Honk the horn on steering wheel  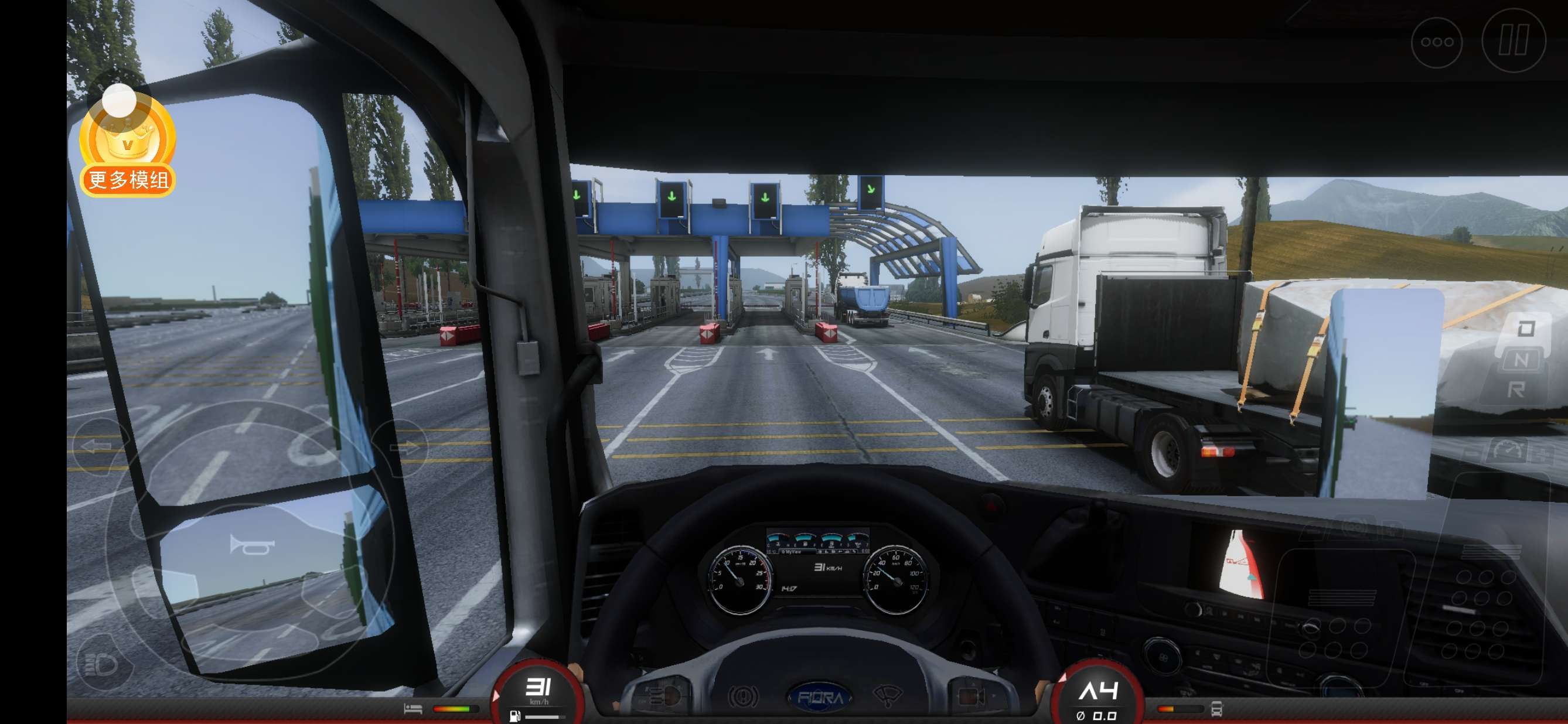[251, 545]
